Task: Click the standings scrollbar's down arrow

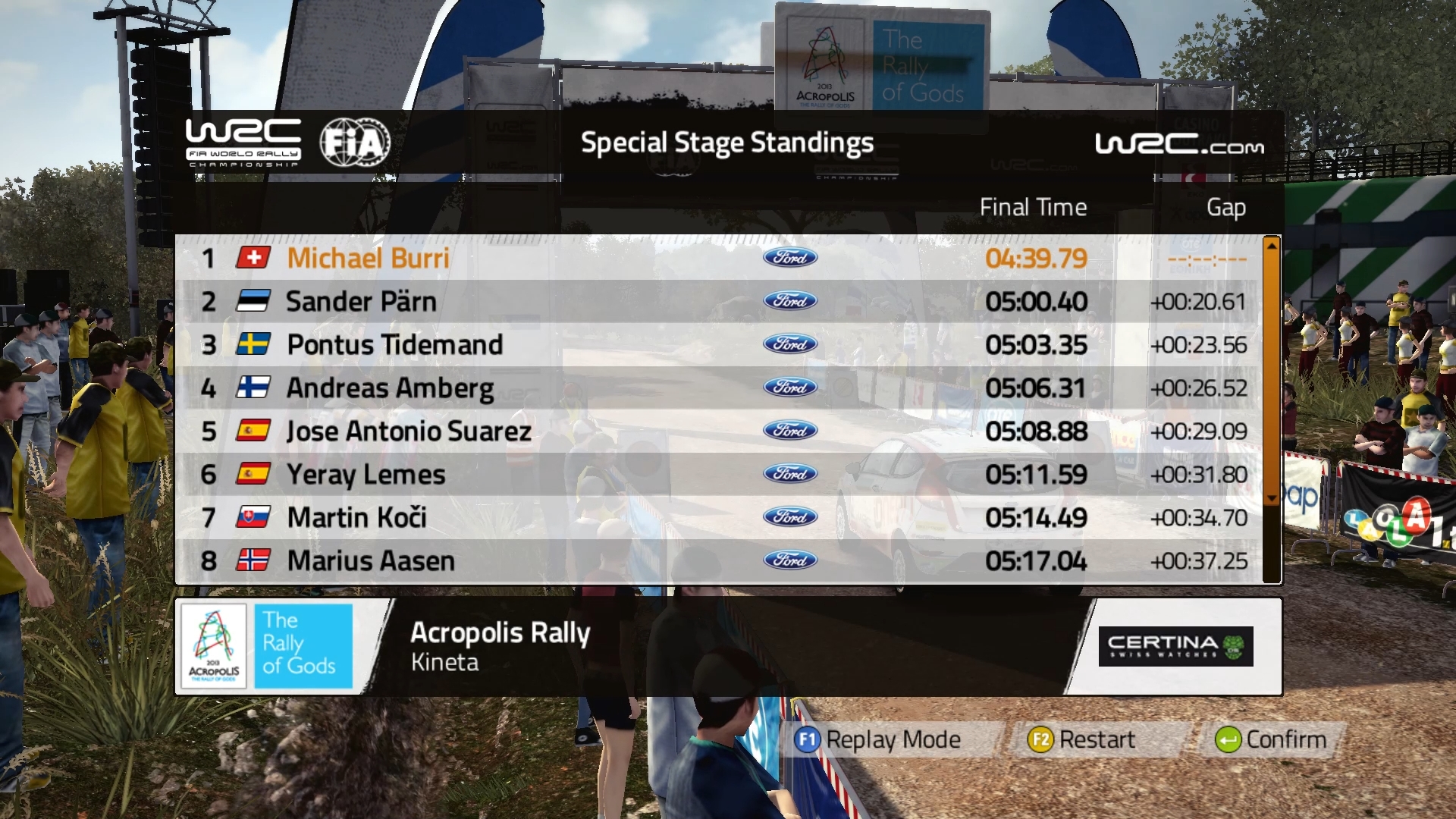Action: coord(1272,498)
